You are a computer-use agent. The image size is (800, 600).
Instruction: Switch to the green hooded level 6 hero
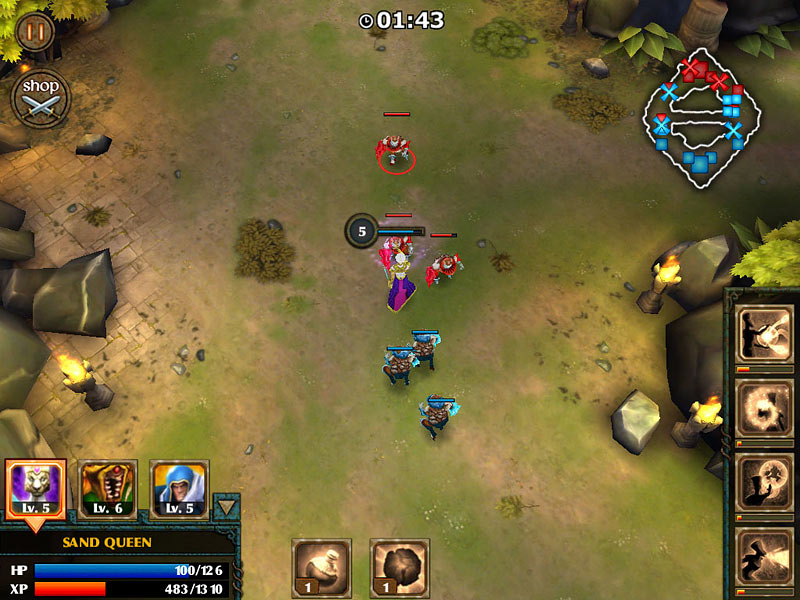pyautogui.click(x=108, y=489)
